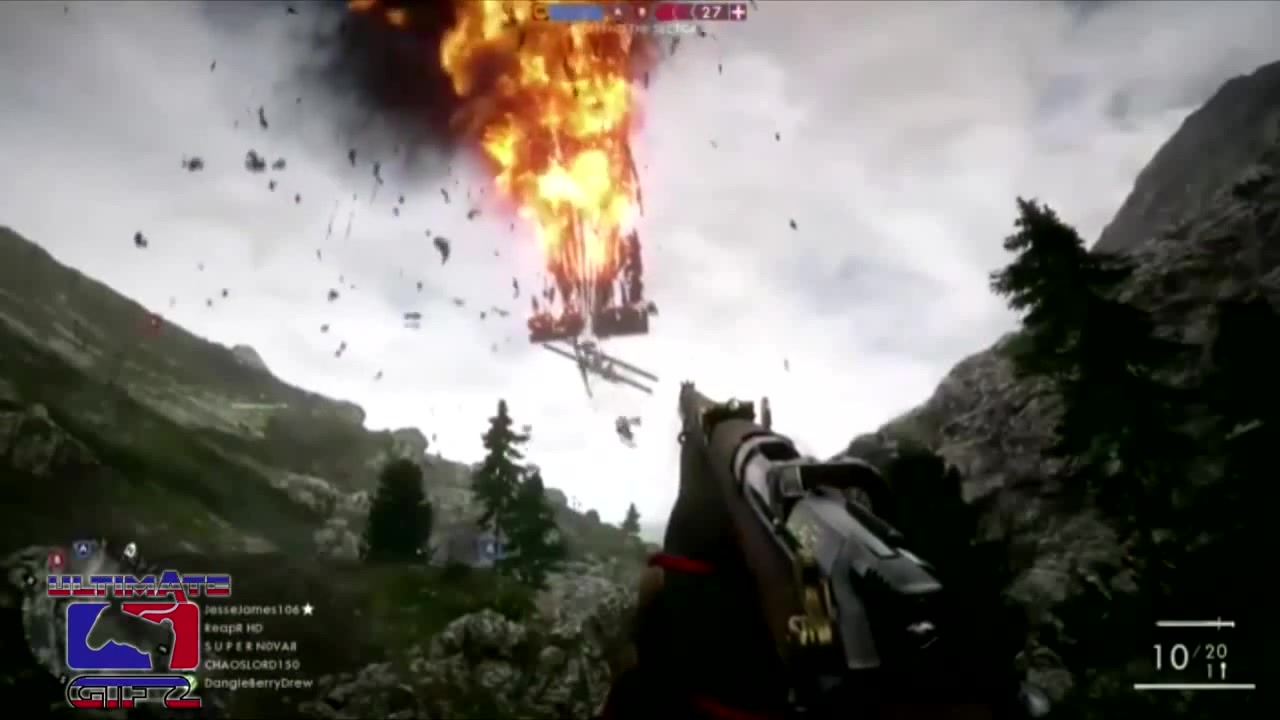Click the dark squad marker above the logo
Screen dimensions: 1280x720
(x=130, y=548)
